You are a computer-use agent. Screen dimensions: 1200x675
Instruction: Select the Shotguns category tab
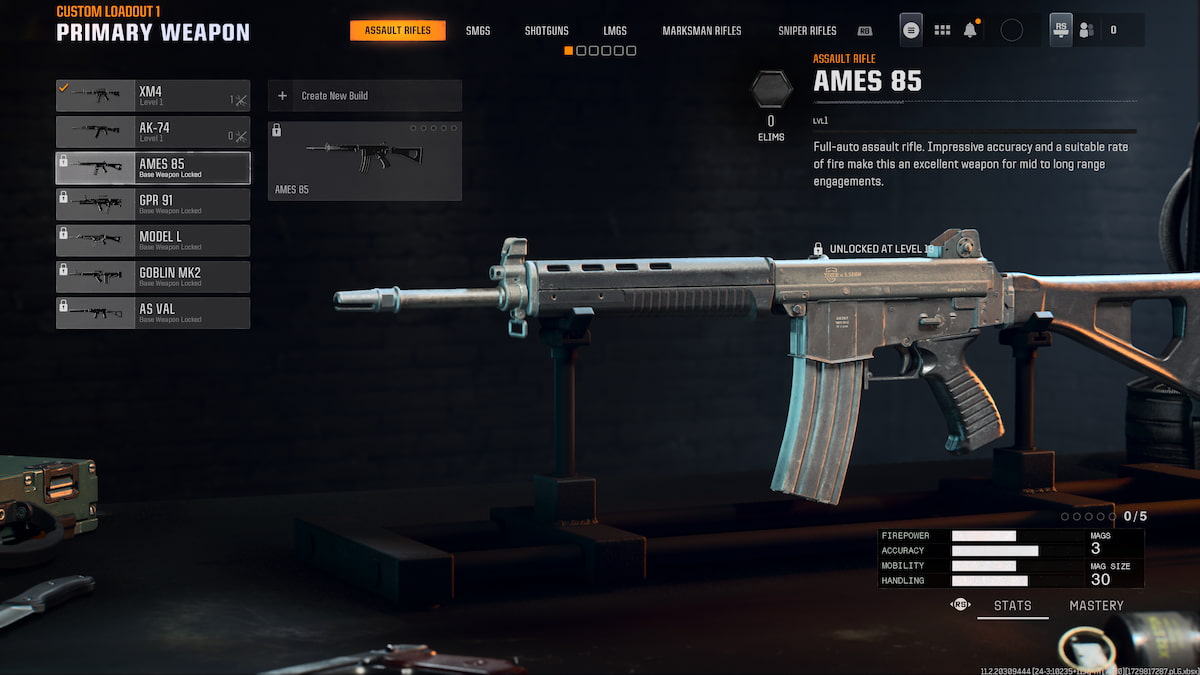pos(546,31)
